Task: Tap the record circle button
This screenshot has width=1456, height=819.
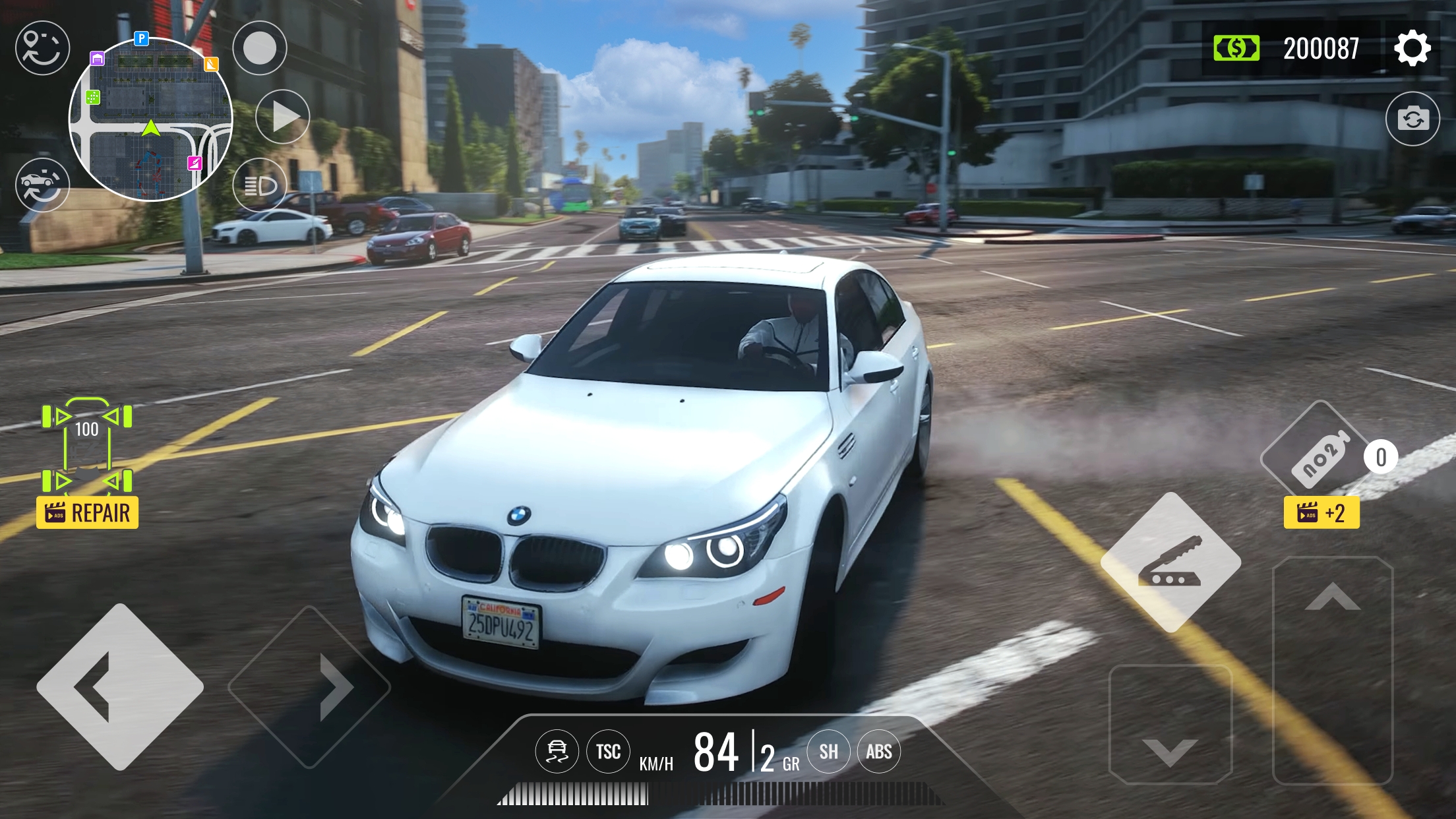Action: pyautogui.click(x=260, y=48)
